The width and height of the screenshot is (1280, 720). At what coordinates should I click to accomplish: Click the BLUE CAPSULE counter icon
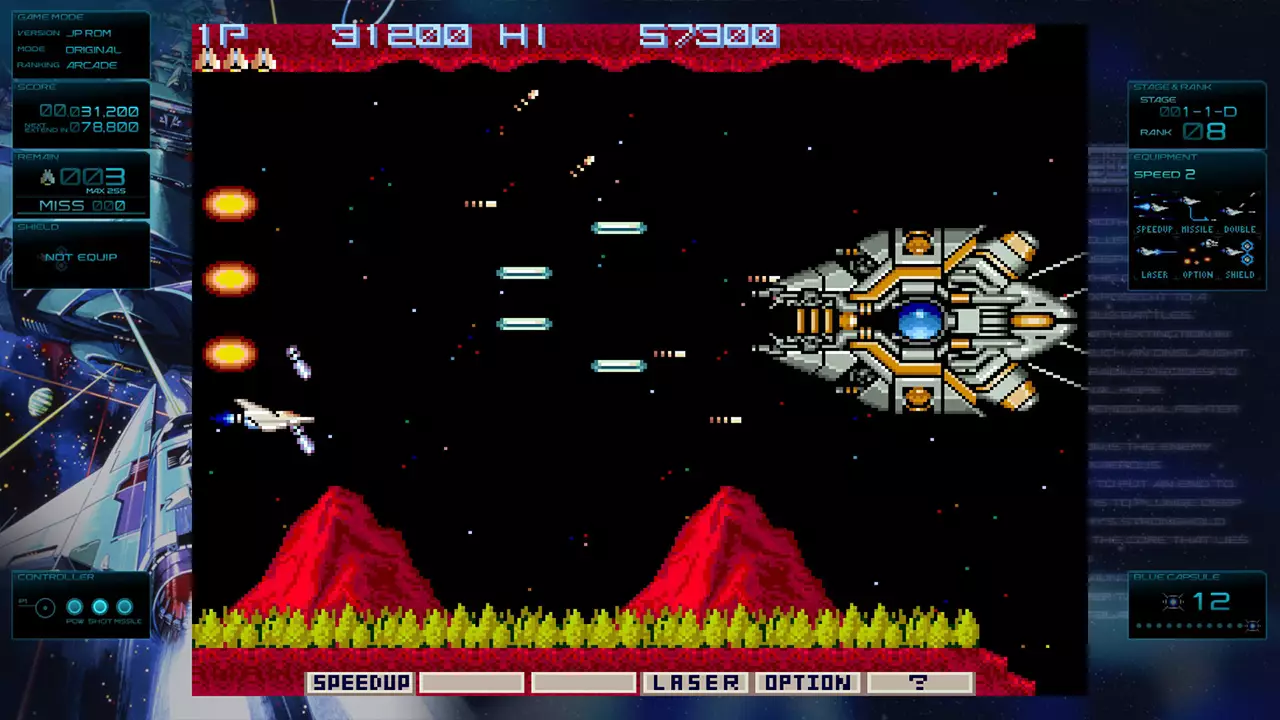coord(1172,602)
